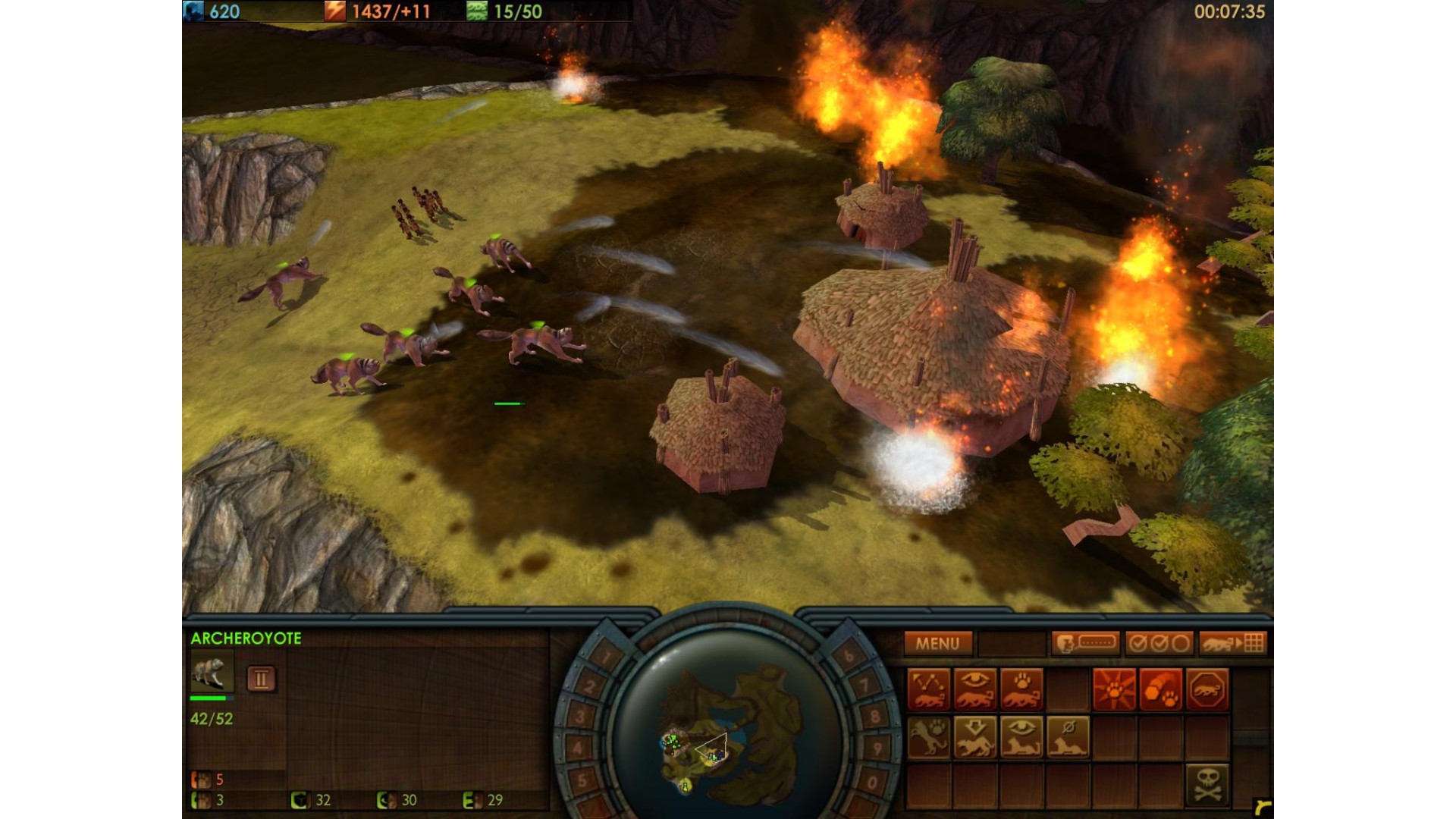
Task: Select the rearing creature aggressive stance
Action: tap(929, 737)
